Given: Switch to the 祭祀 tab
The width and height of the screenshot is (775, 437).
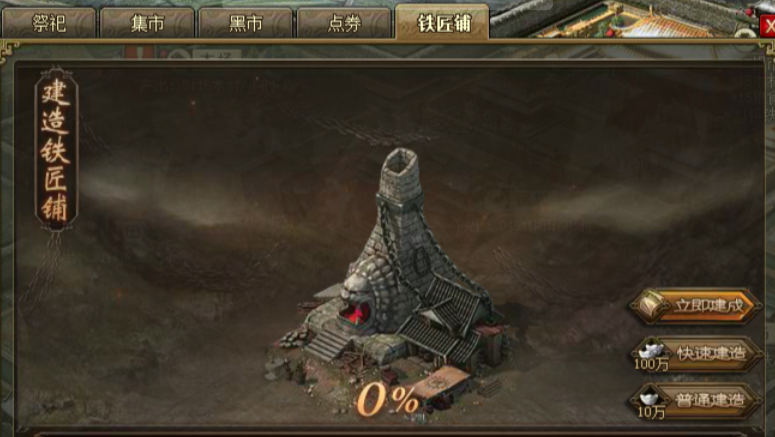Looking at the screenshot, I should [x=48, y=23].
